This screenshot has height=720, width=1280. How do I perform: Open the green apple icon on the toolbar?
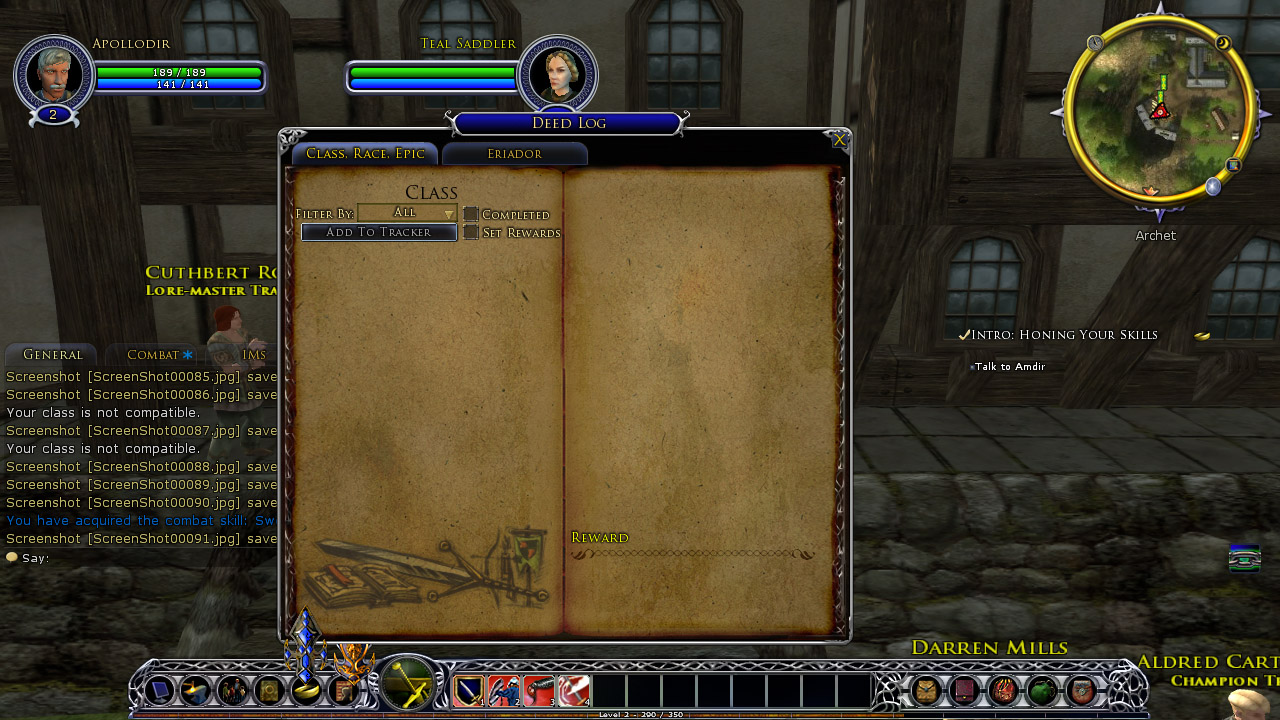click(1042, 690)
